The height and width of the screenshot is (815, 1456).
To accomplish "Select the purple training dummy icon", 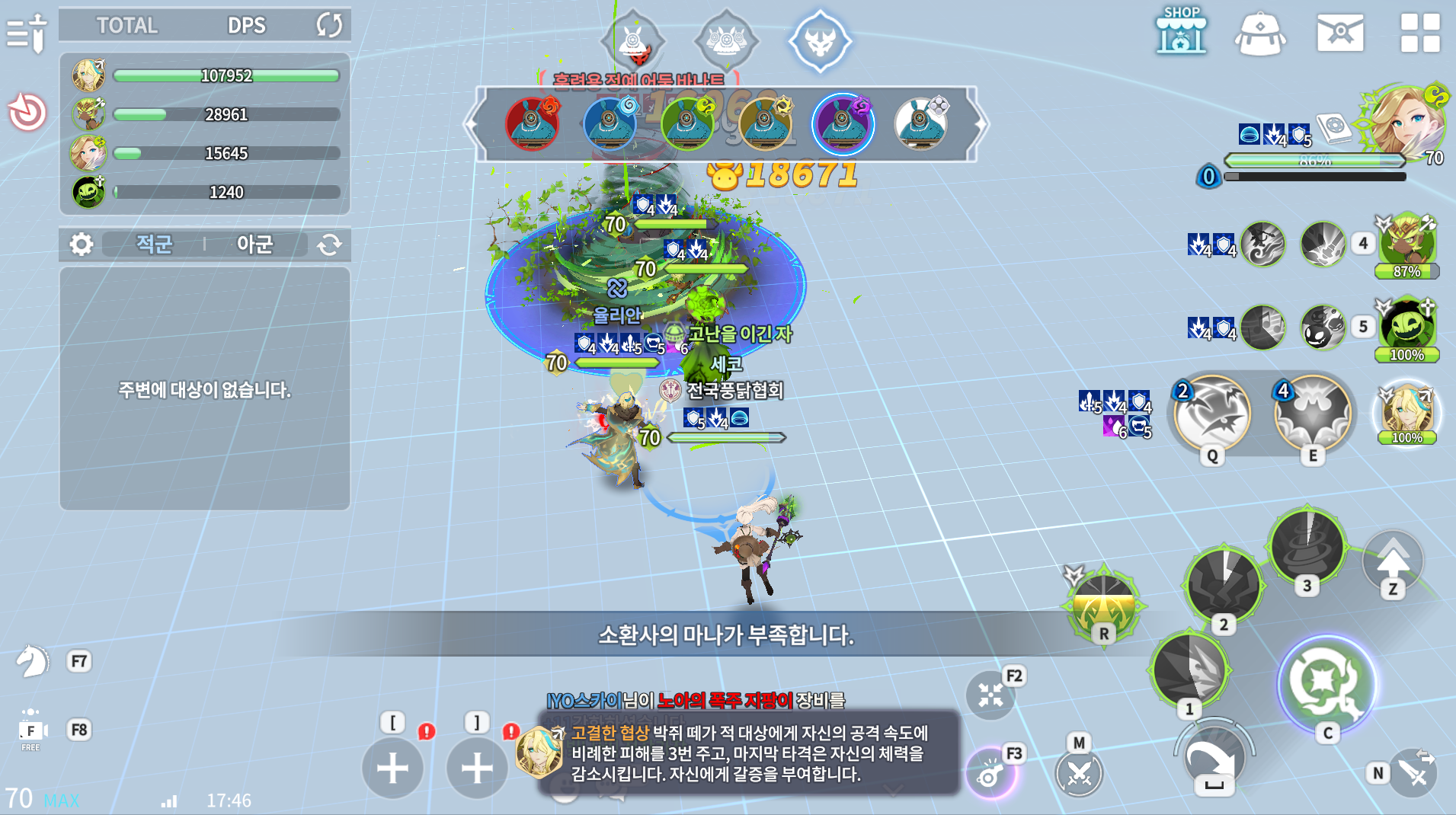I will [843, 123].
